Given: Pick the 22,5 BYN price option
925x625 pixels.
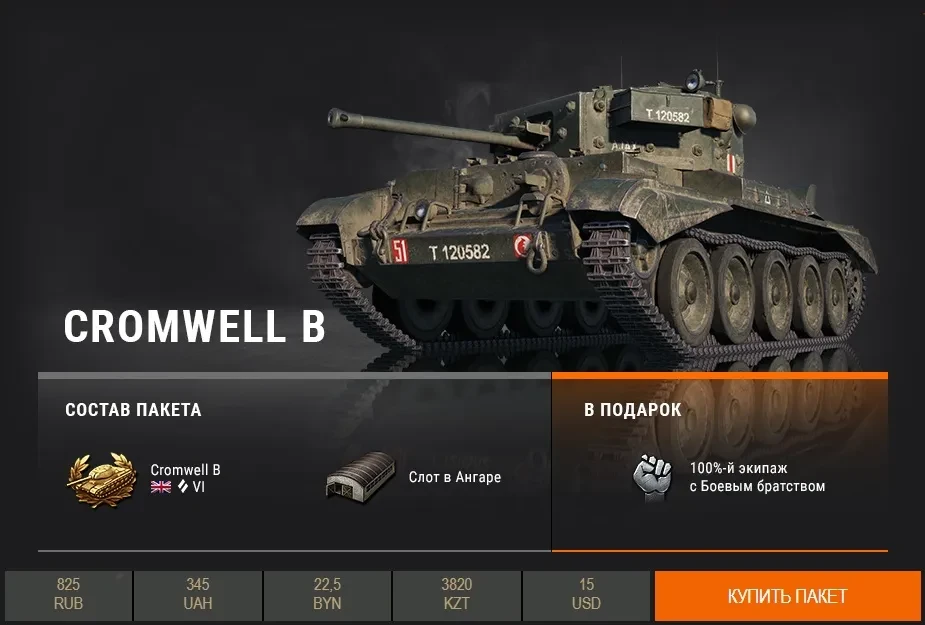Looking at the screenshot, I should pos(327,594).
